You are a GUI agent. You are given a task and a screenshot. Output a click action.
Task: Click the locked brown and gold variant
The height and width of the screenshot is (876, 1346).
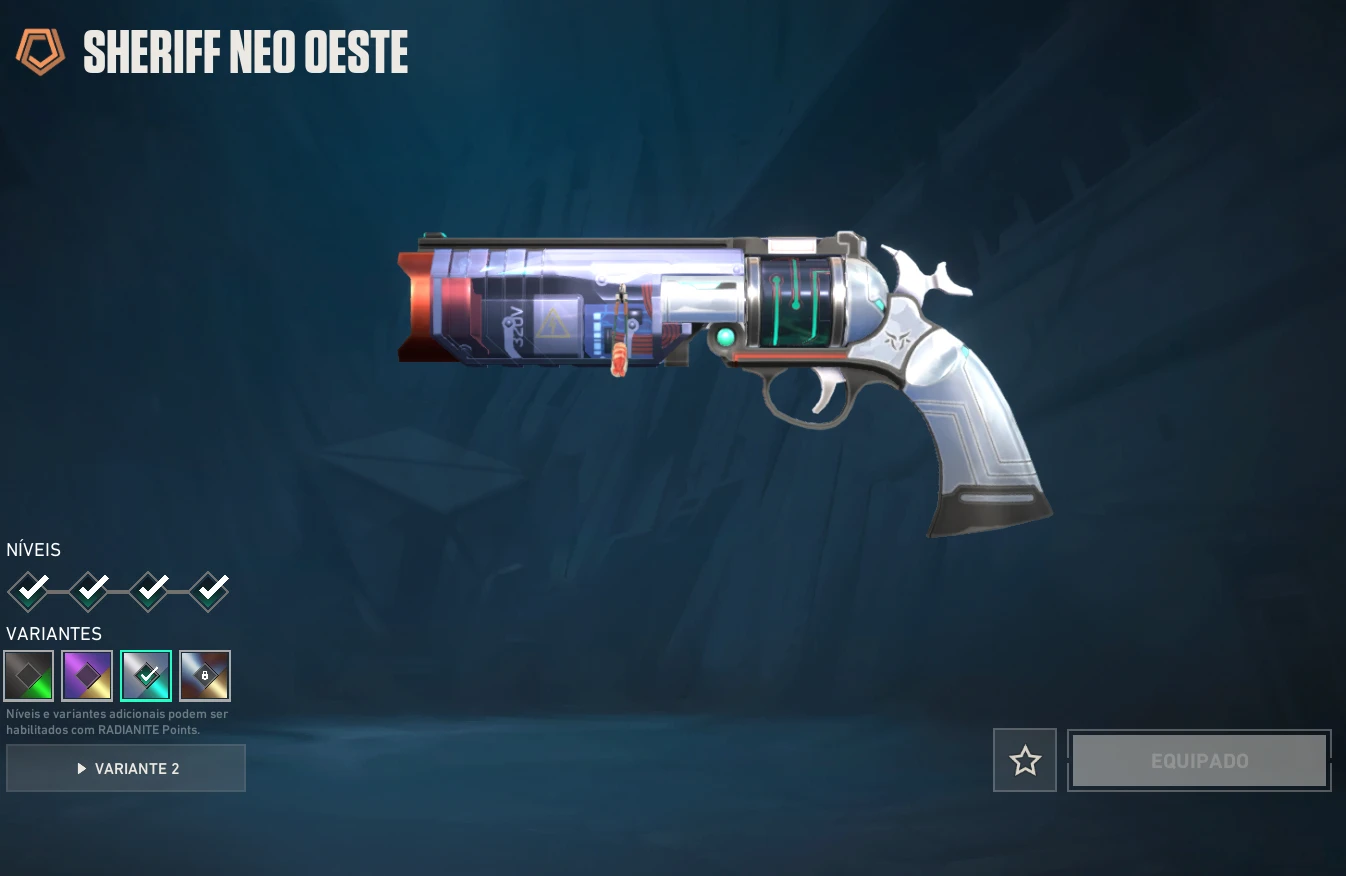[205, 676]
